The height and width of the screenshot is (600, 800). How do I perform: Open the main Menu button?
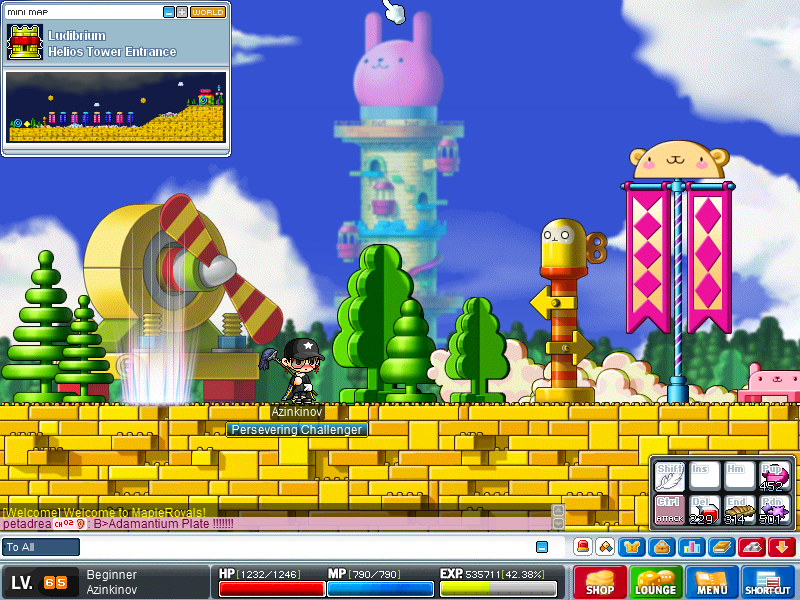click(x=712, y=582)
